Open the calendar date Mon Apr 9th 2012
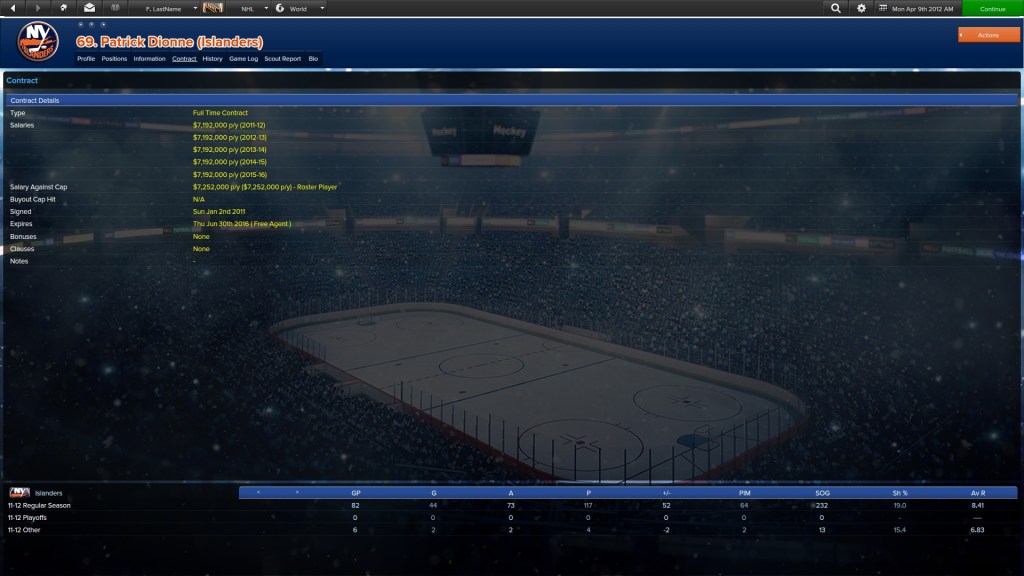This screenshot has height=576, width=1024. click(918, 8)
